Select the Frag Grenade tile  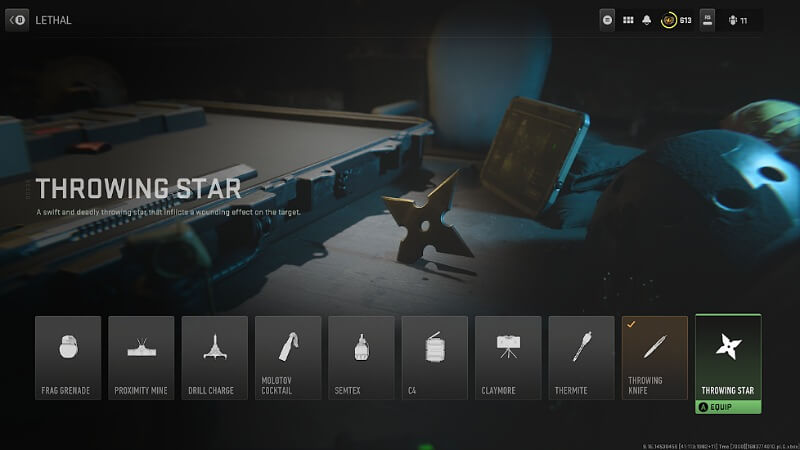68,357
